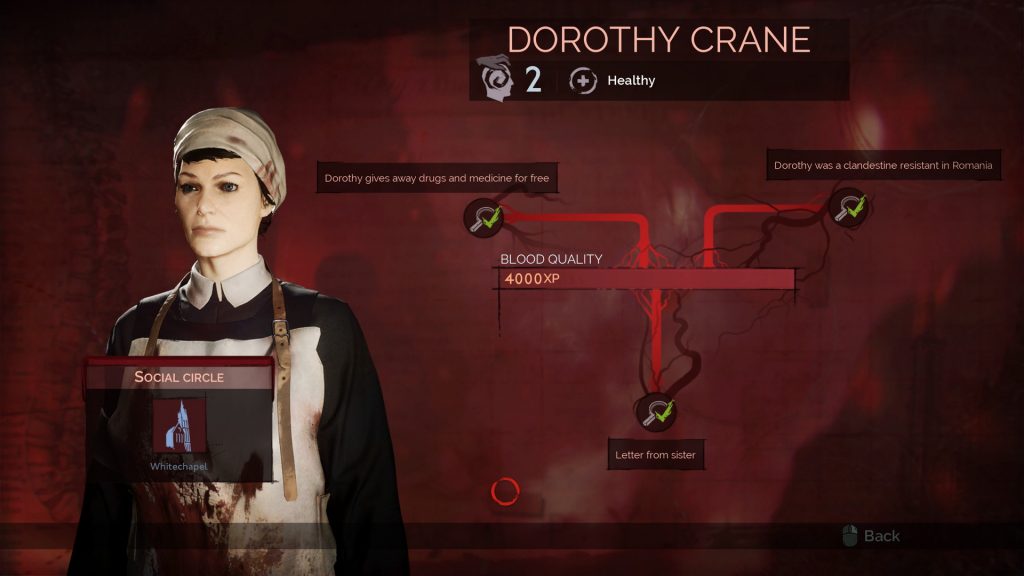Select the clandestine resistant in Romania hint icon
Screen dimensions: 1024x576
[x=850, y=208]
